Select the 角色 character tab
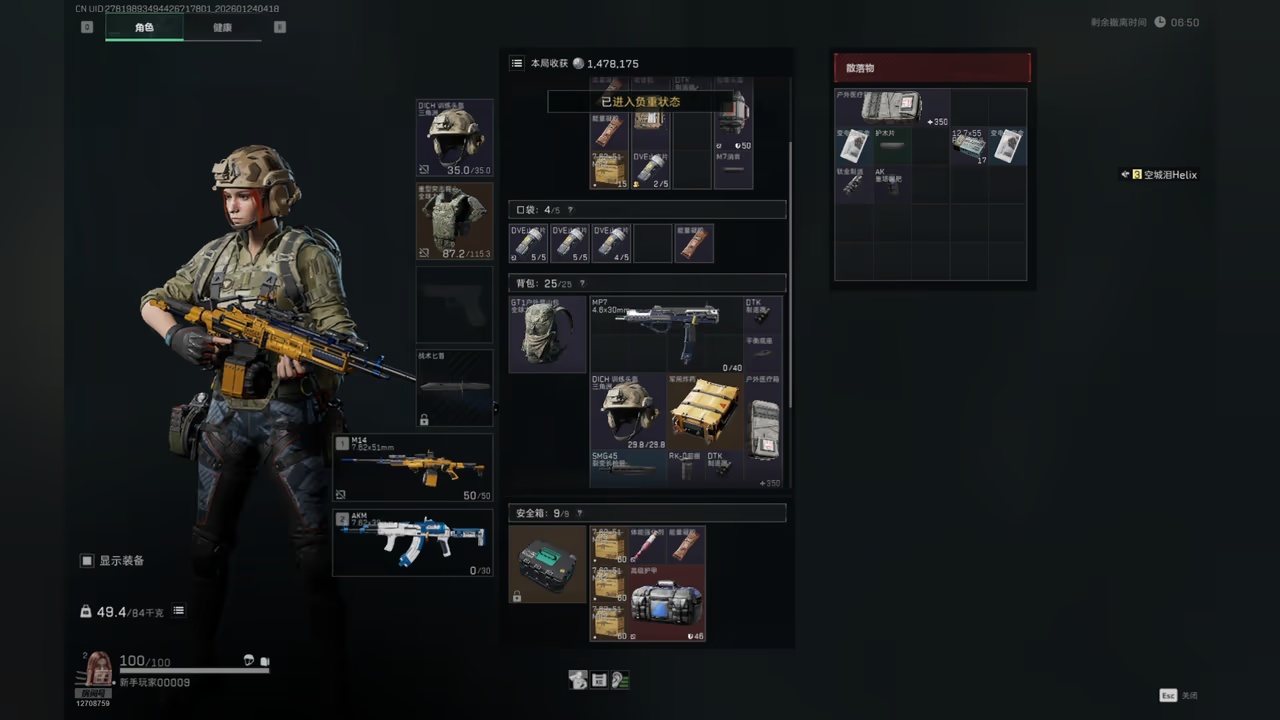The image size is (1280, 720). tap(144, 27)
